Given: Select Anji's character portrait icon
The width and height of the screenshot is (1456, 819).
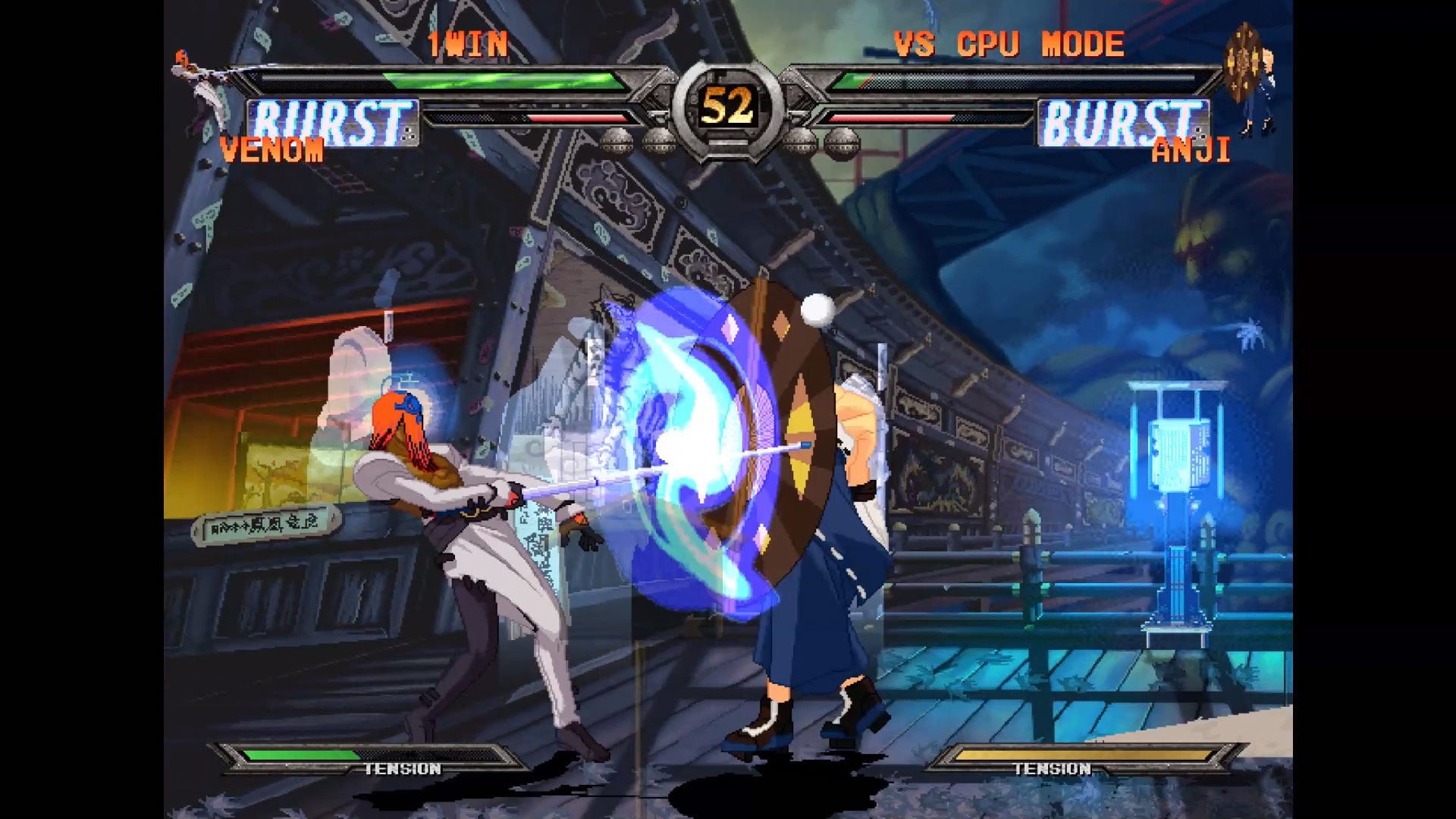Looking at the screenshot, I should coord(1250,77).
